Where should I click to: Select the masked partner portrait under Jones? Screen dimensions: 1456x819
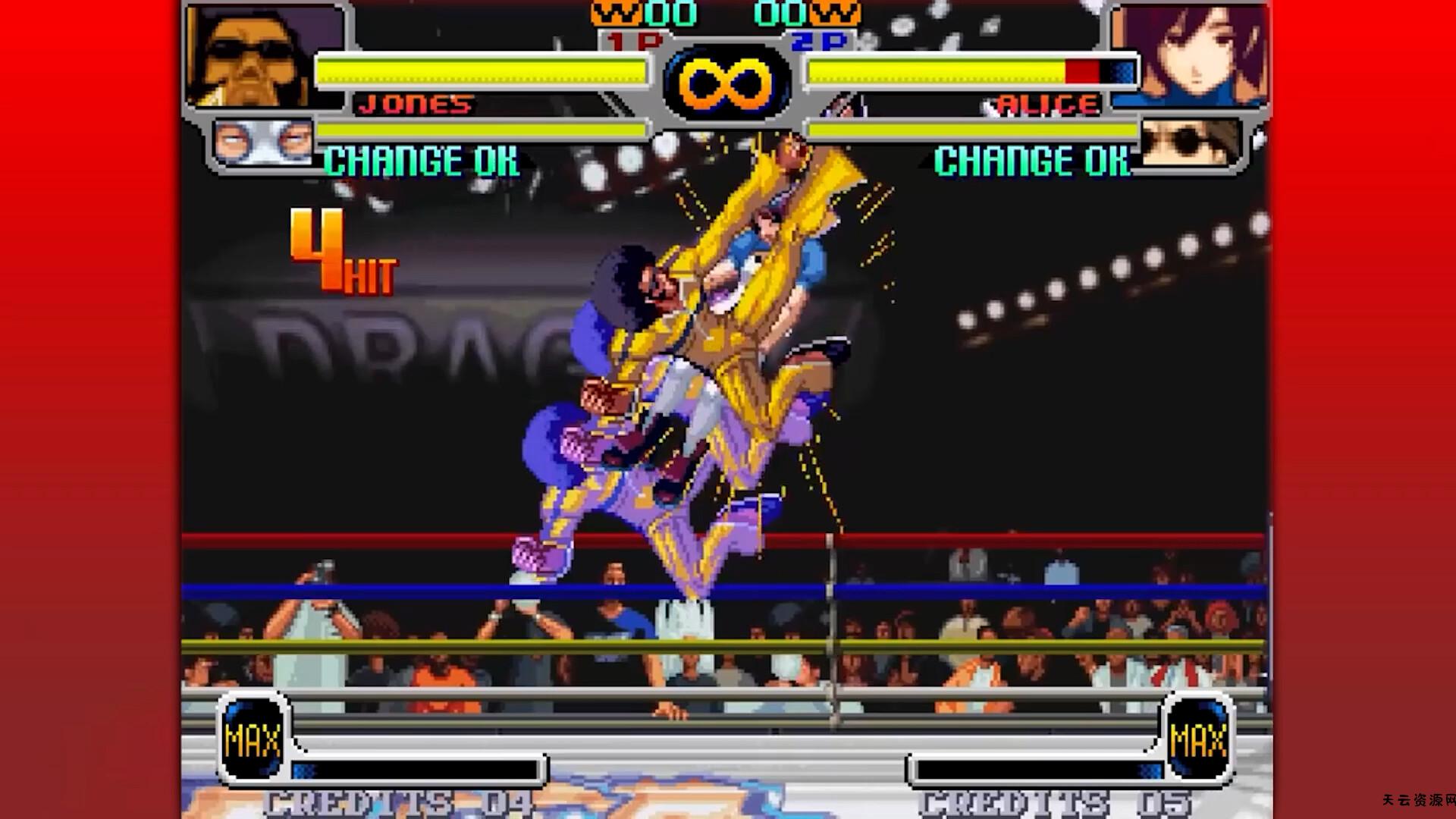(262, 142)
